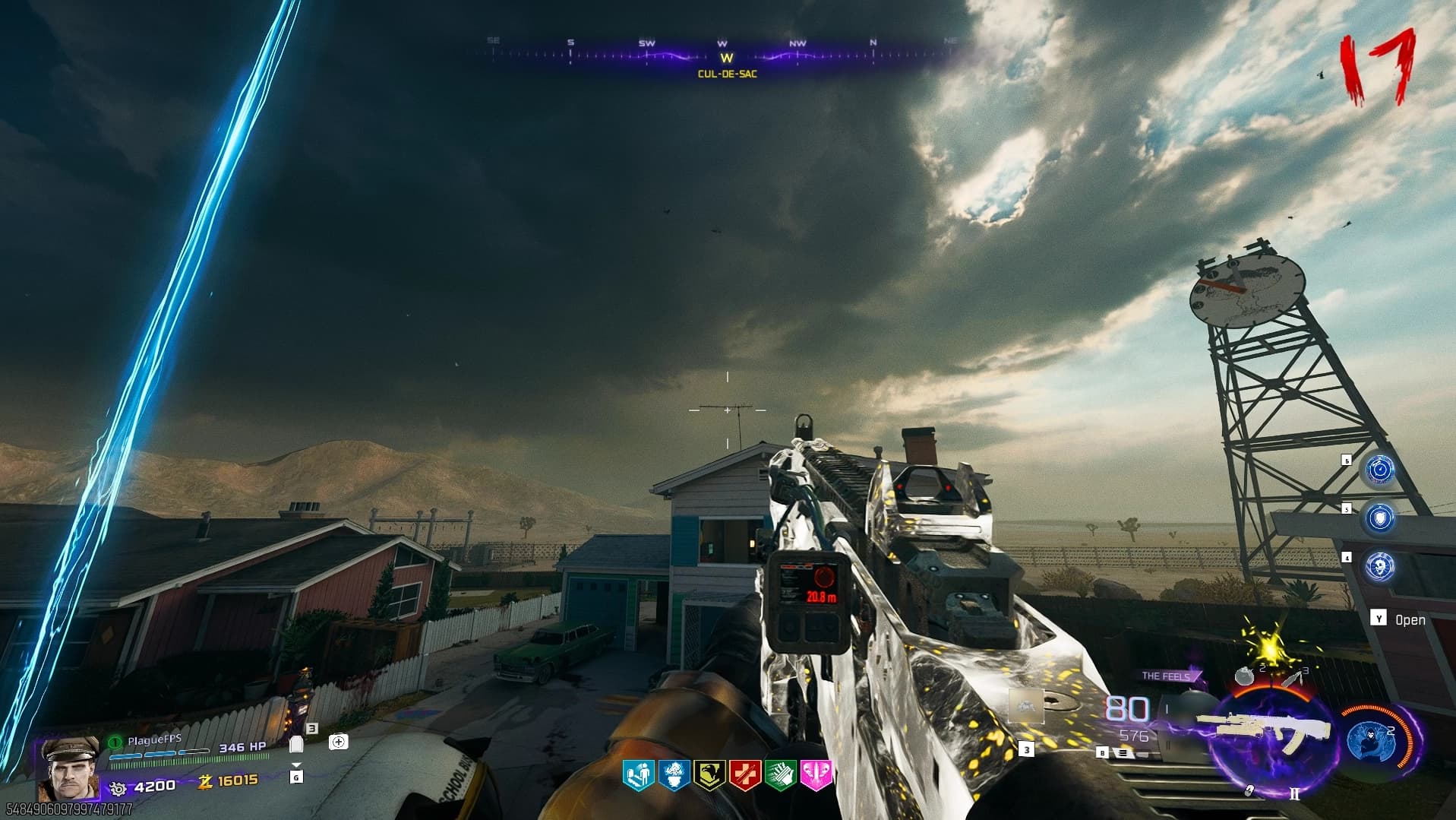Click the green Speed Cola perk icon
1456x820 pixels.
tap(780, 775)
